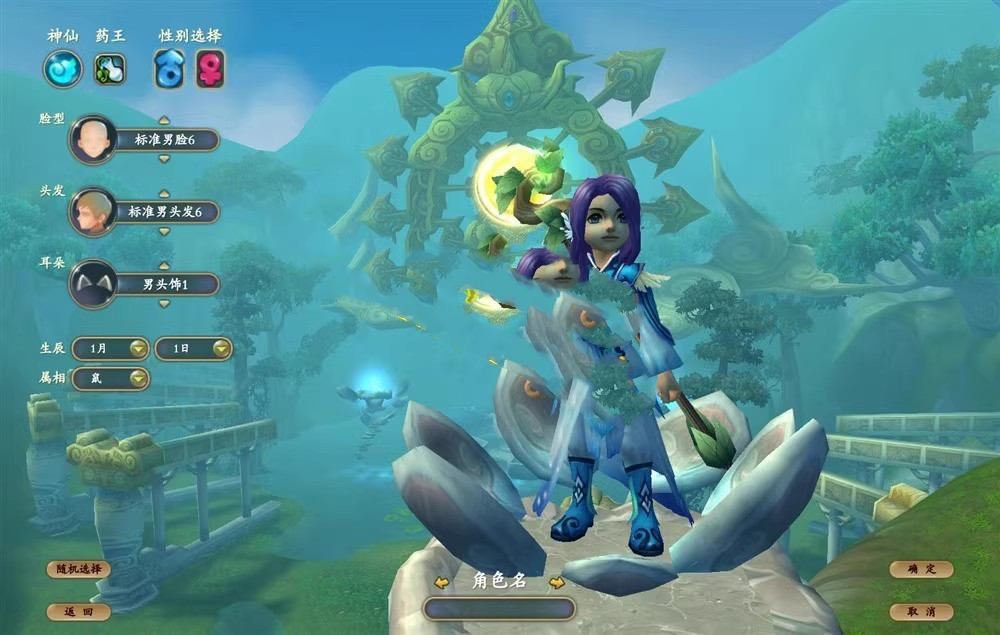Click the down arrow below 男头饰1

pos(164,303)
